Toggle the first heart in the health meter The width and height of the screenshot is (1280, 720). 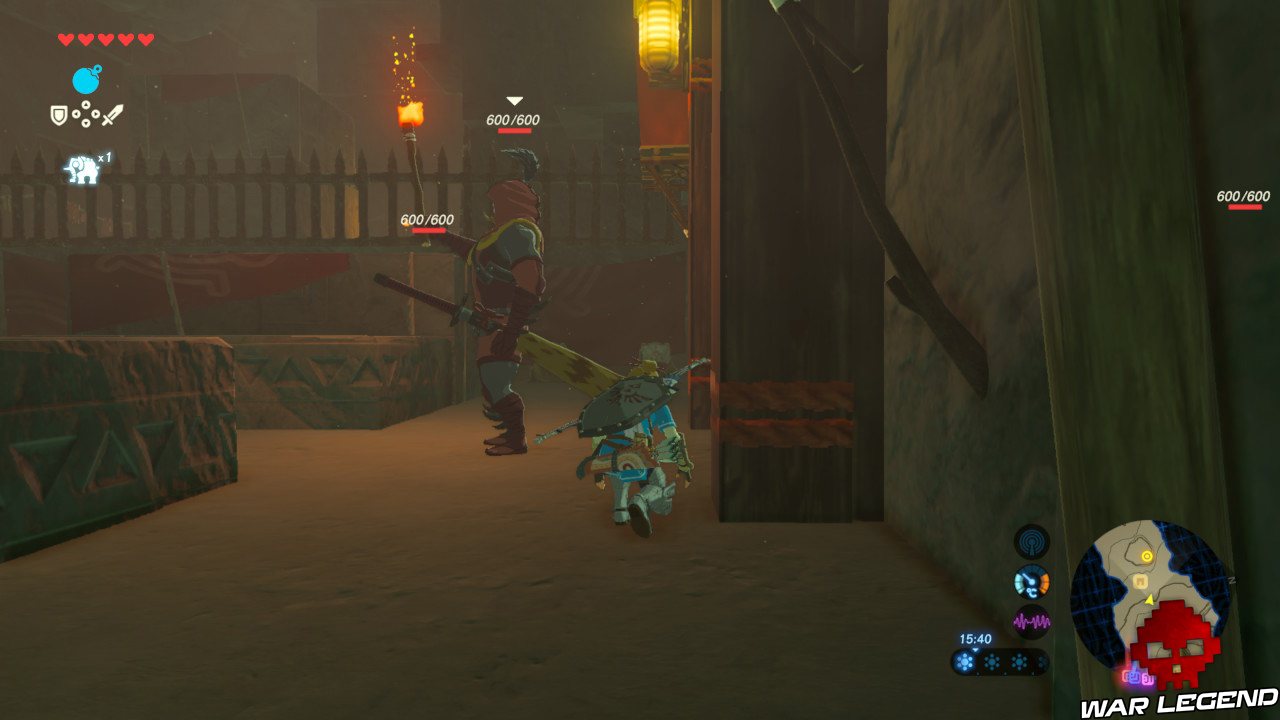click(64, 39)
